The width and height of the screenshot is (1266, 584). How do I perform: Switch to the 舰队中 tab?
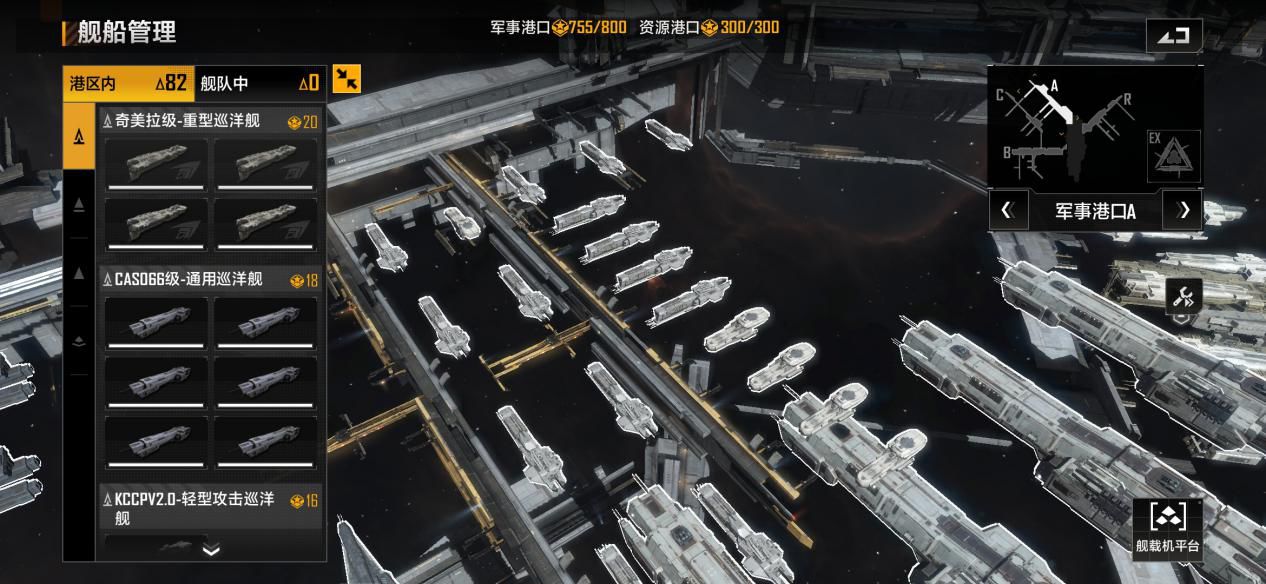click(x=259, y=83)
